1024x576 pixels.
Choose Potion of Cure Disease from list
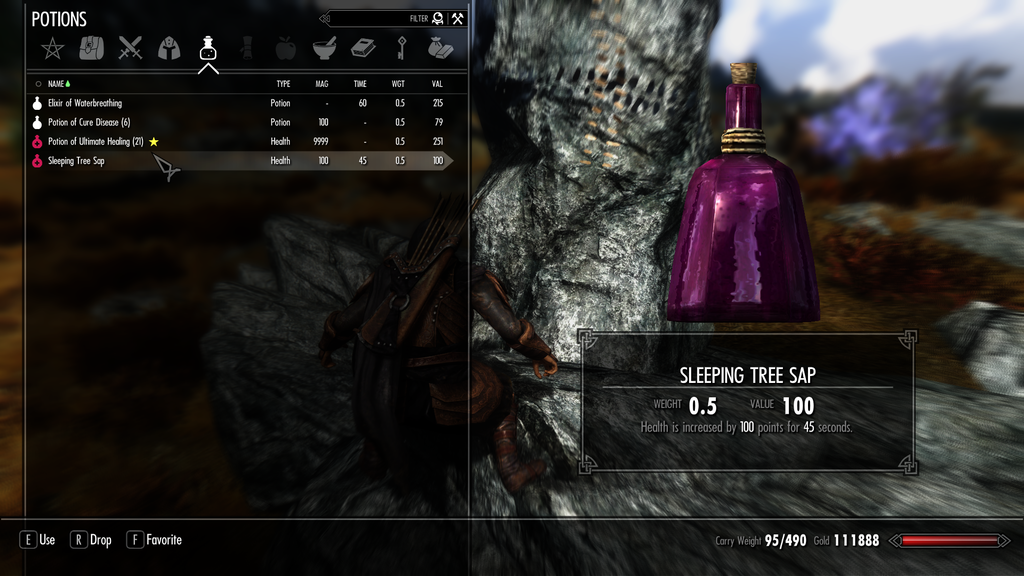(88, 122)
